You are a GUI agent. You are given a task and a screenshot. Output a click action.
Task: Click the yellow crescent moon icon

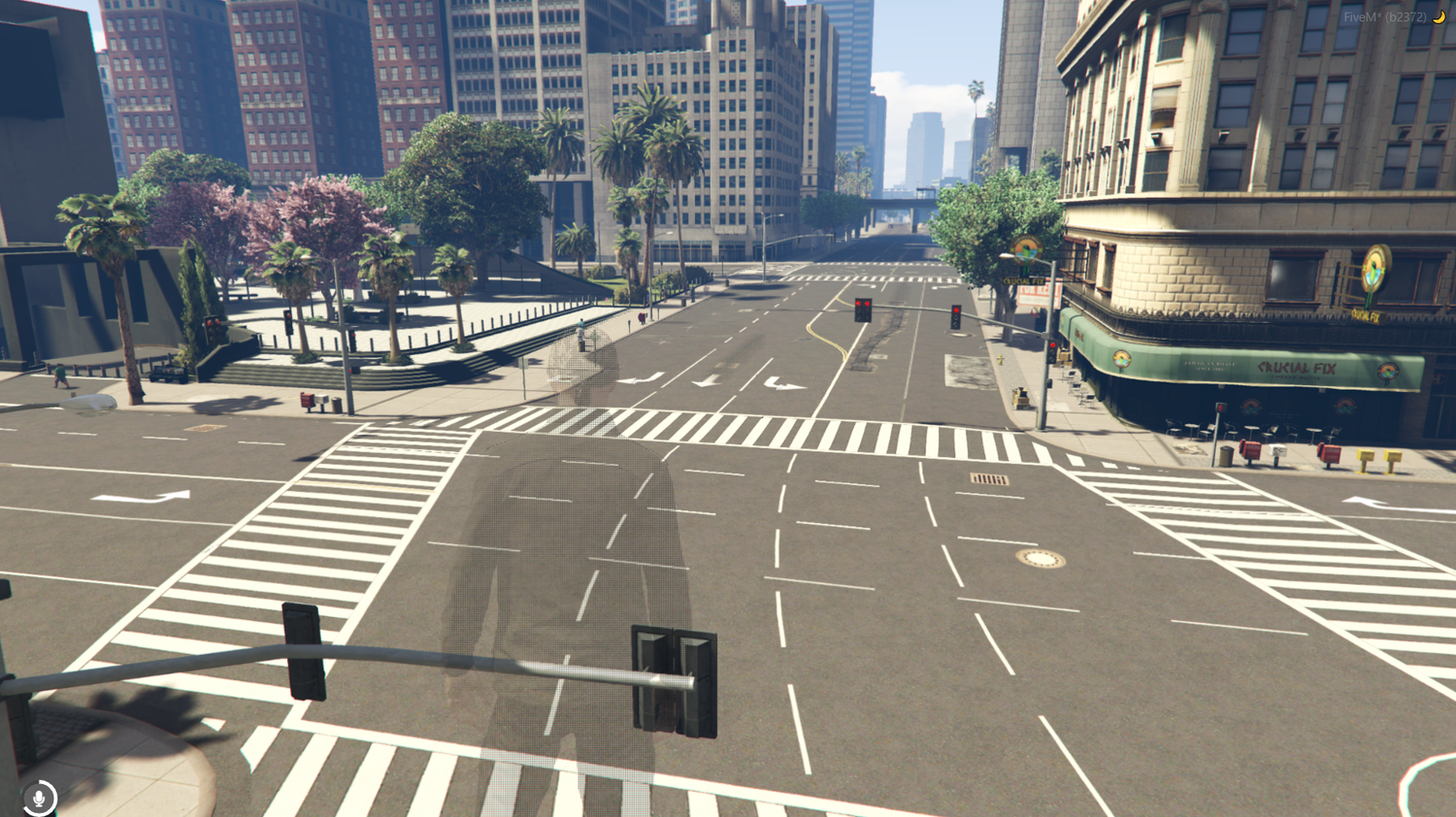click(x=1439, y=16)
